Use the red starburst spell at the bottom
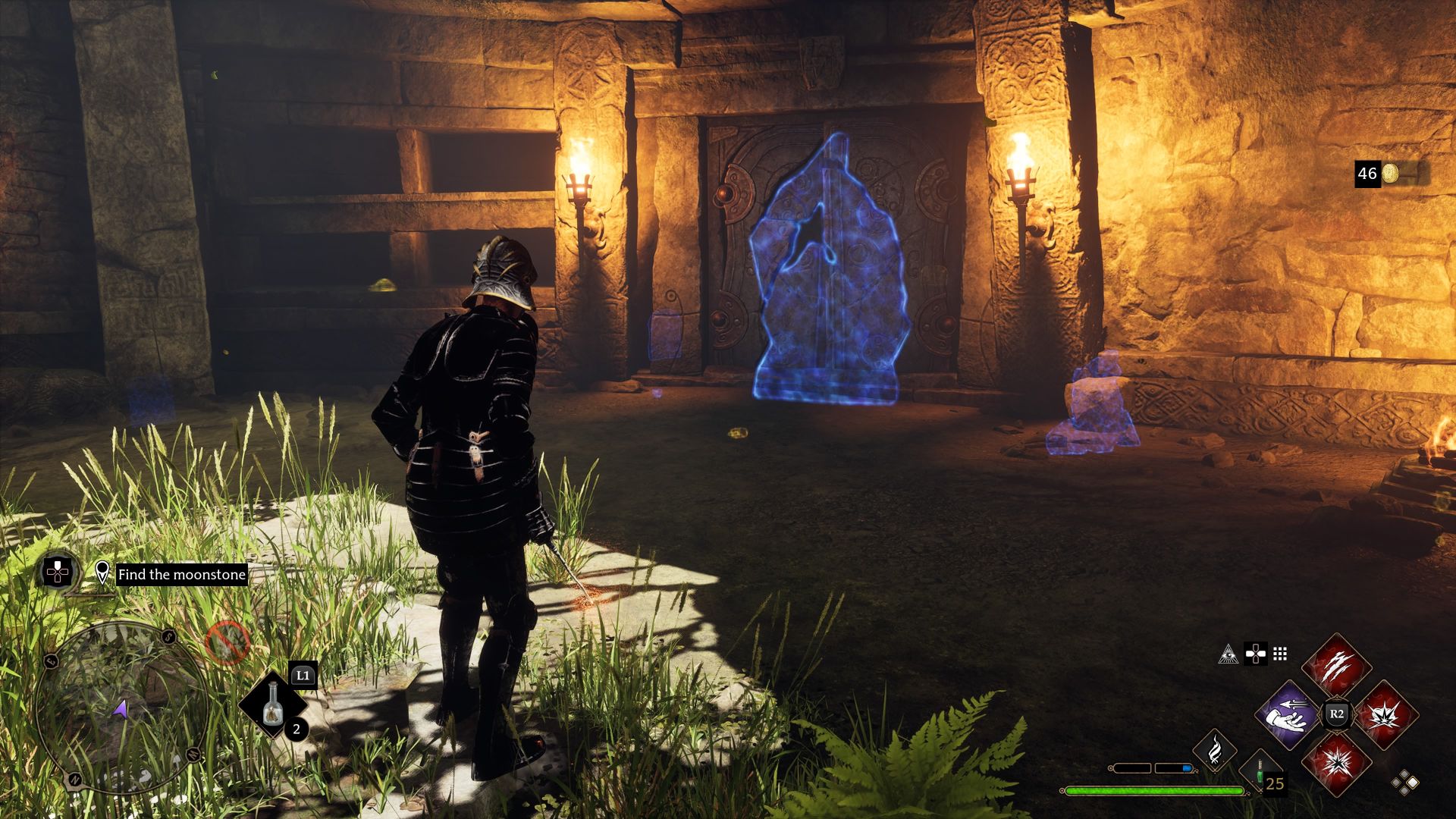The image size is (1456, 819). pyautogui.click(x=1336, y=762)
